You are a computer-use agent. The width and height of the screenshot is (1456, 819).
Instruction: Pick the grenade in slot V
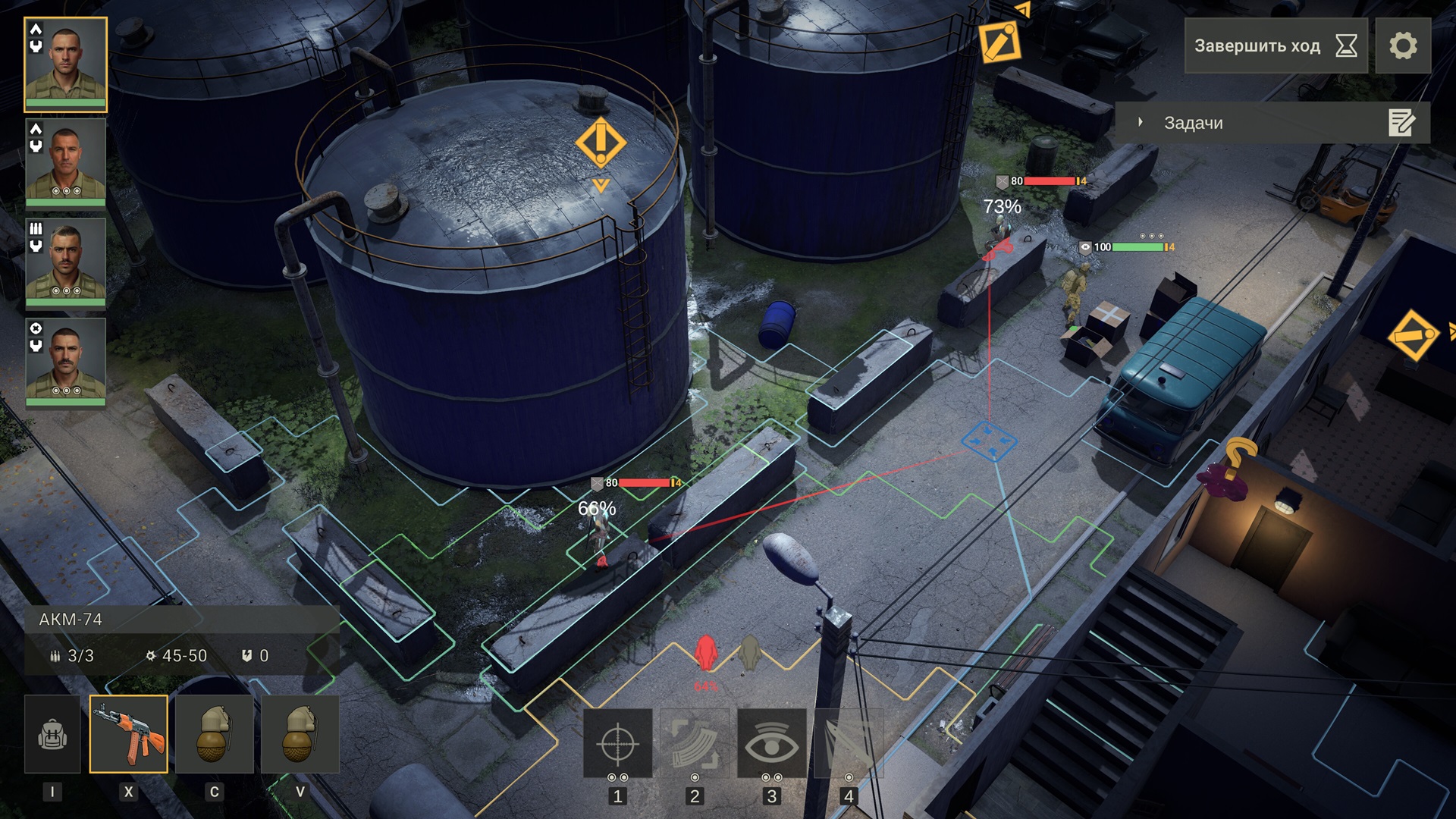coord(301,734)
